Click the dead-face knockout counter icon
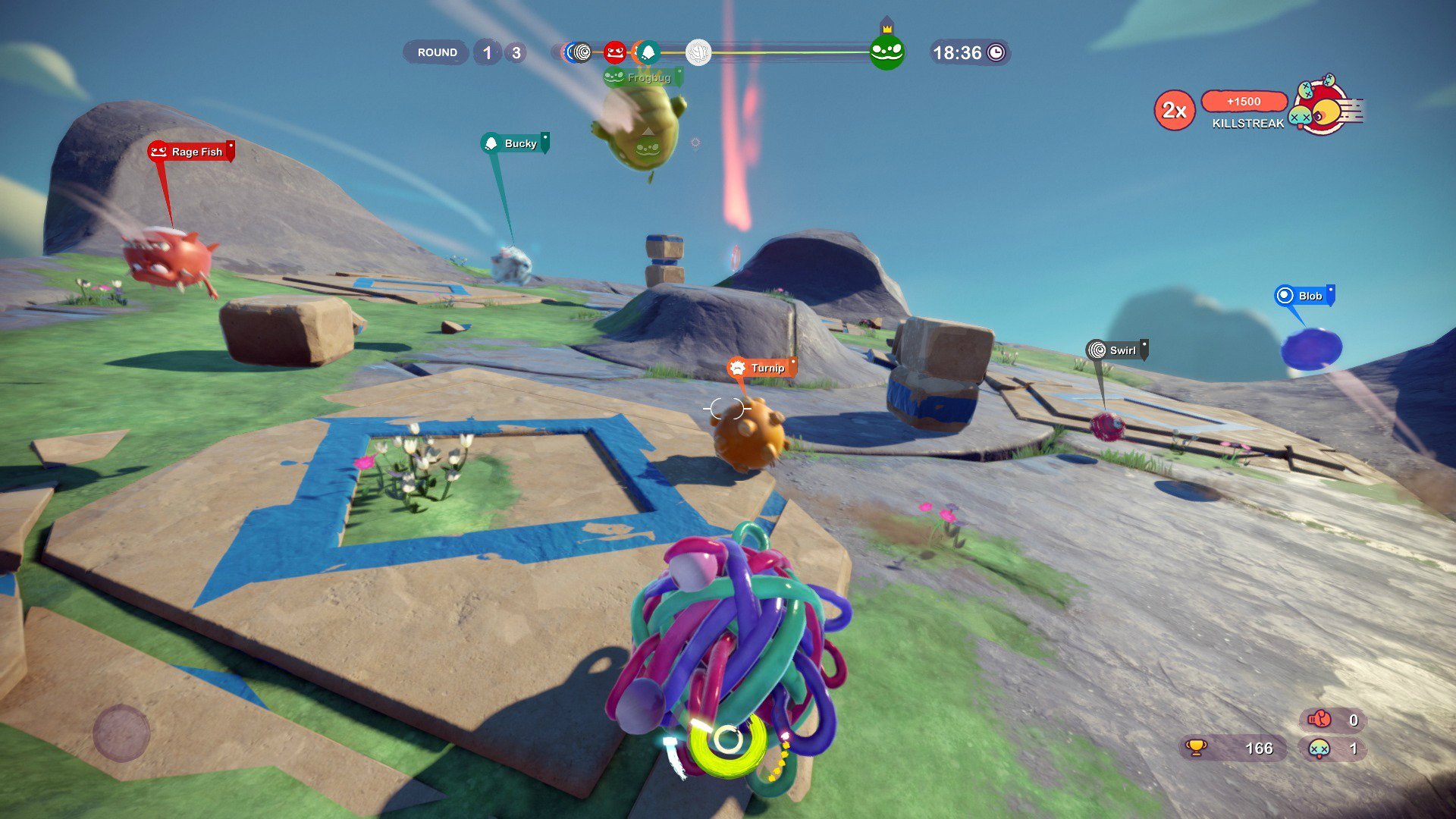 [1320, 749]
